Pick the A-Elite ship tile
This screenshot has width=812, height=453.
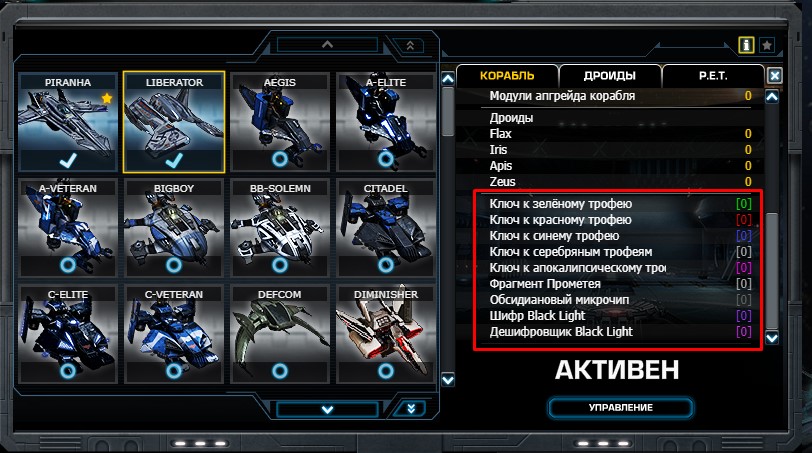click(385, 122)
